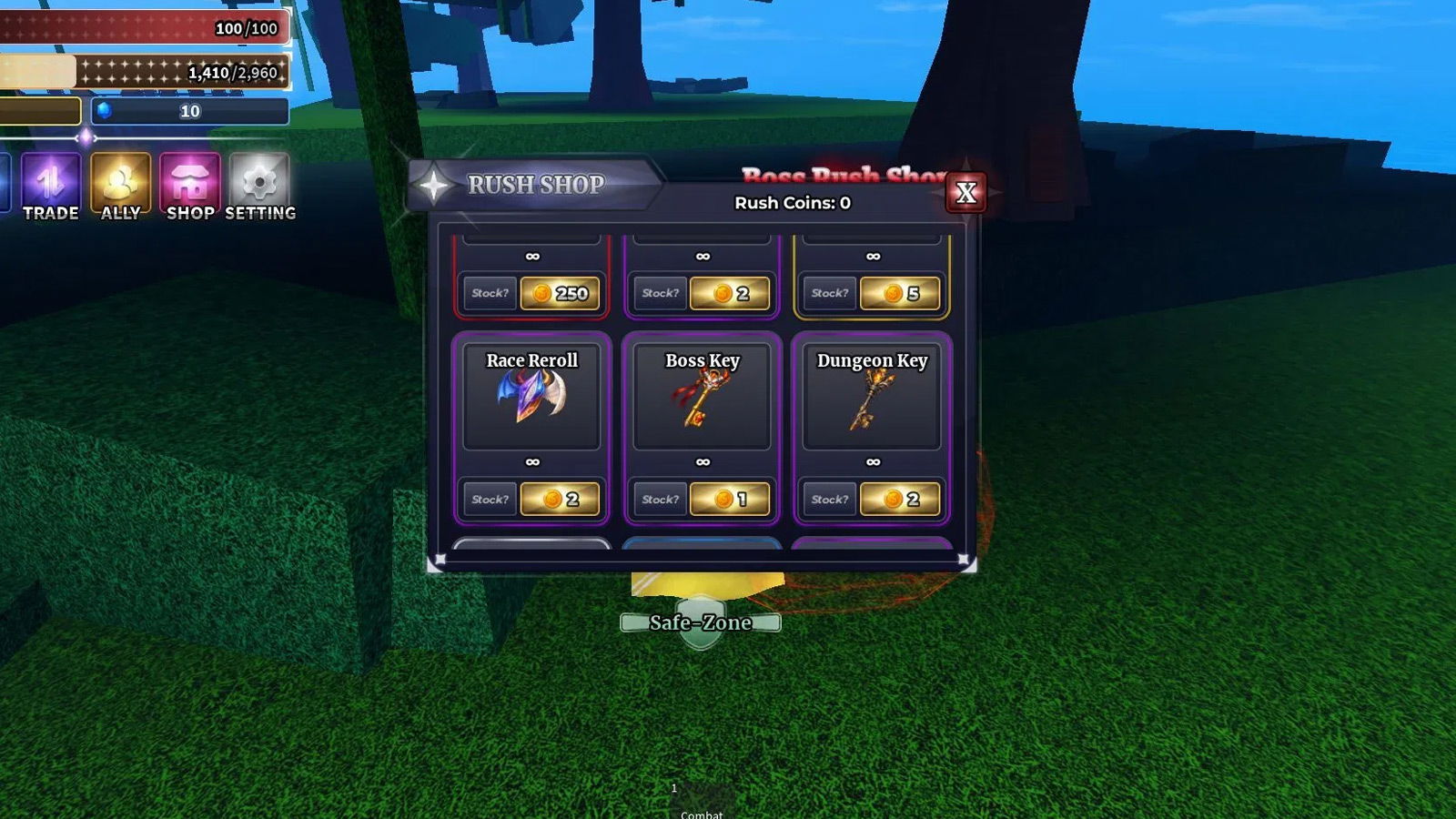This screenshot has width=1456, height=819.
Task: Open the Trade menu
Action: (x=51, y=186)
